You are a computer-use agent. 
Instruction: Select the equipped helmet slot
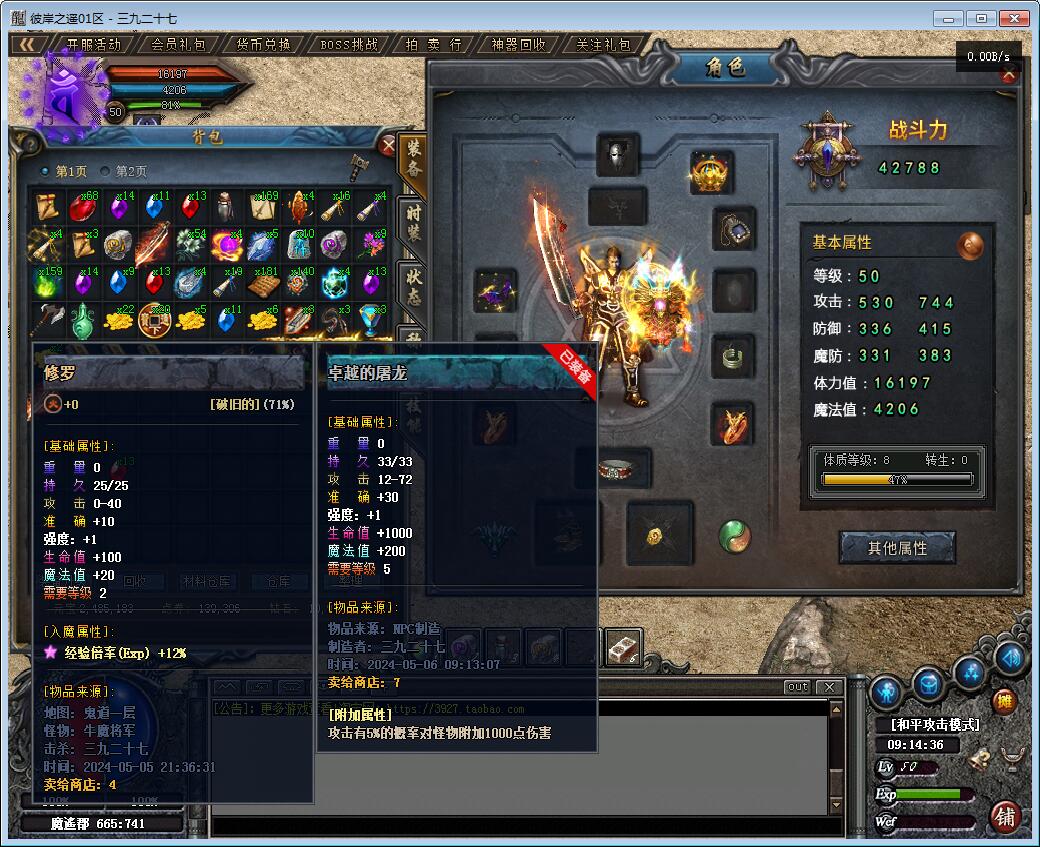(x=617, y=155)
